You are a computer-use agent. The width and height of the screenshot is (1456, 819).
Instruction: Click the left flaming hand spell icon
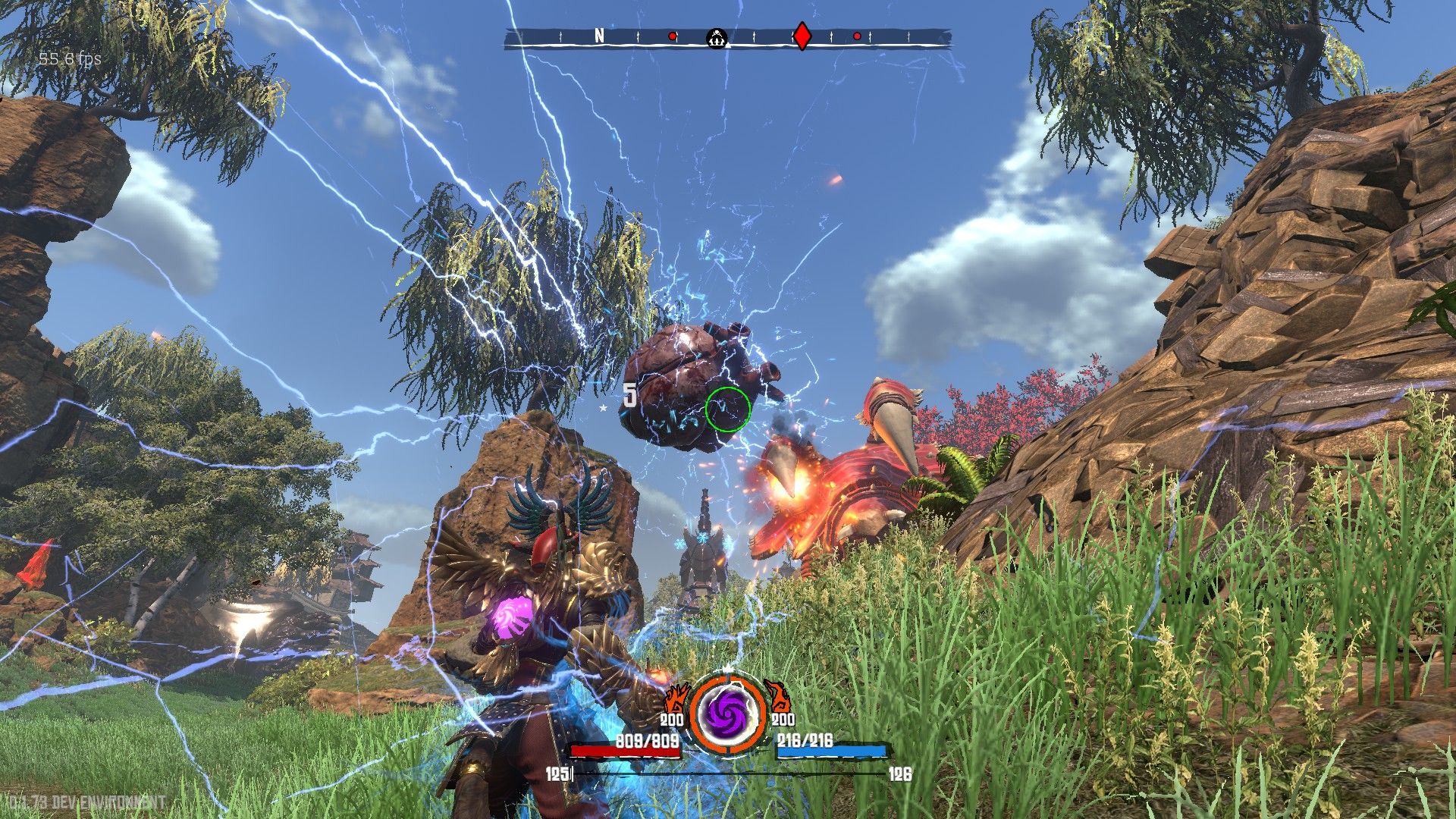click(x=676, y=698)
